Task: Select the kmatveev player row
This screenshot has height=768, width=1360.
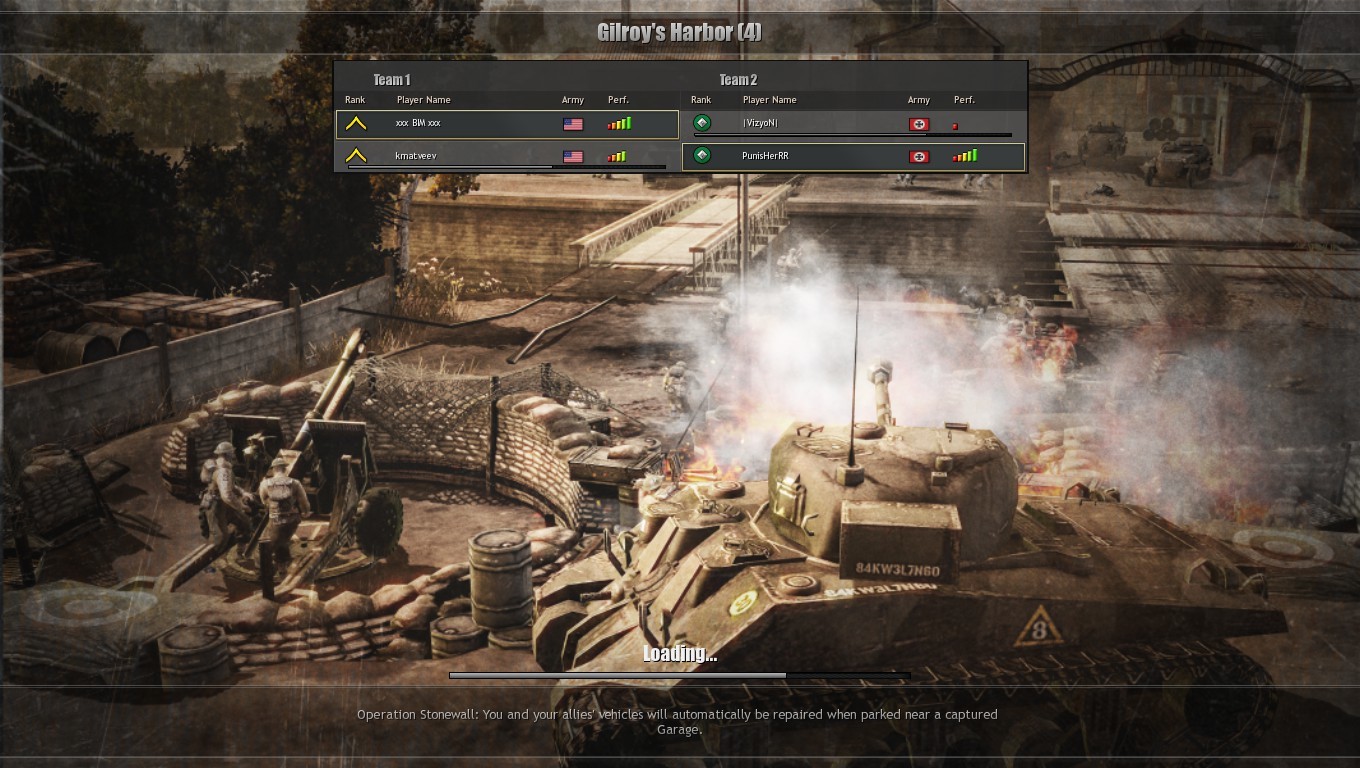Action: [507, 156]
